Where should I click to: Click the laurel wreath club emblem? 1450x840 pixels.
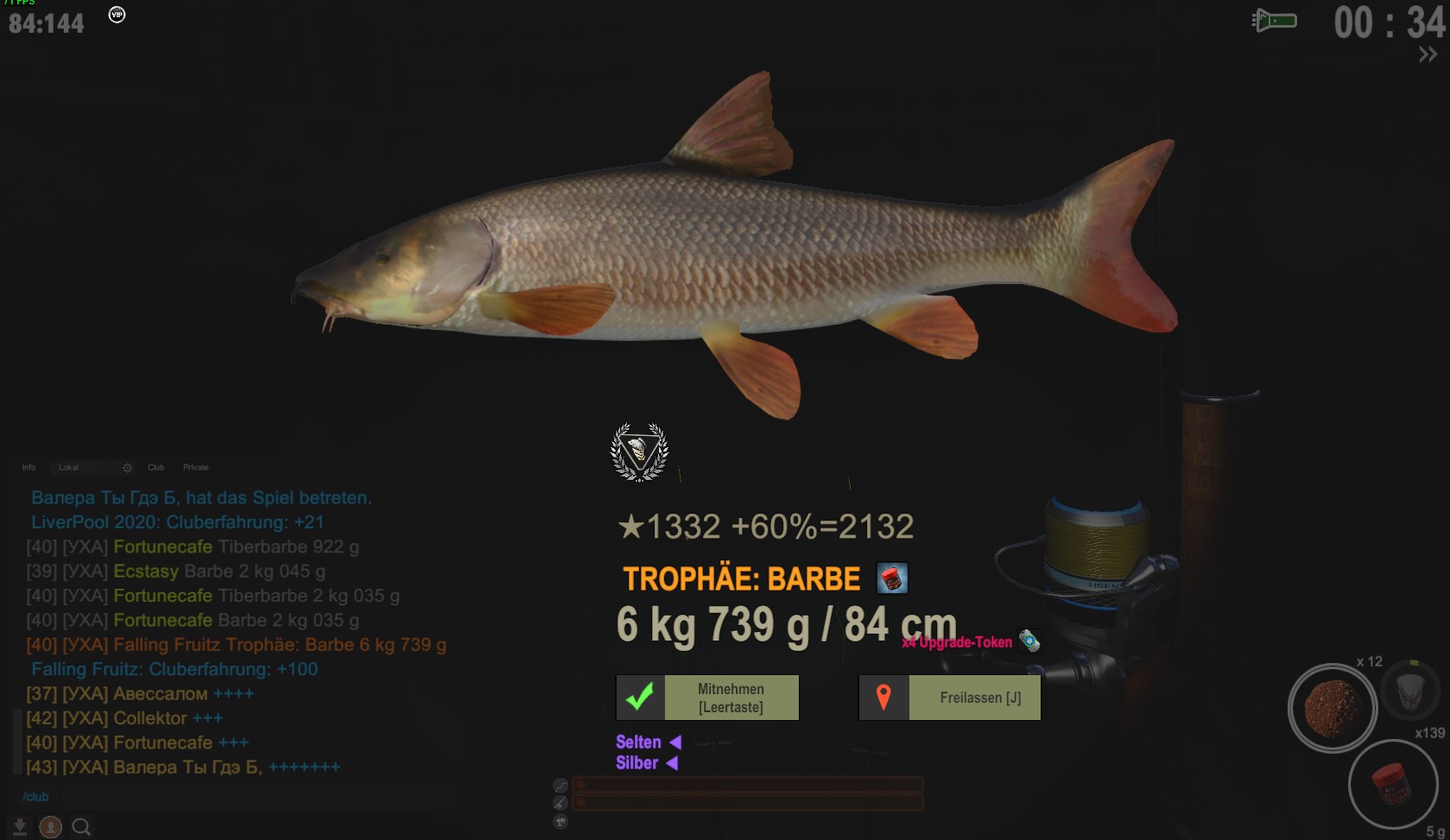[x=639, y=452]
